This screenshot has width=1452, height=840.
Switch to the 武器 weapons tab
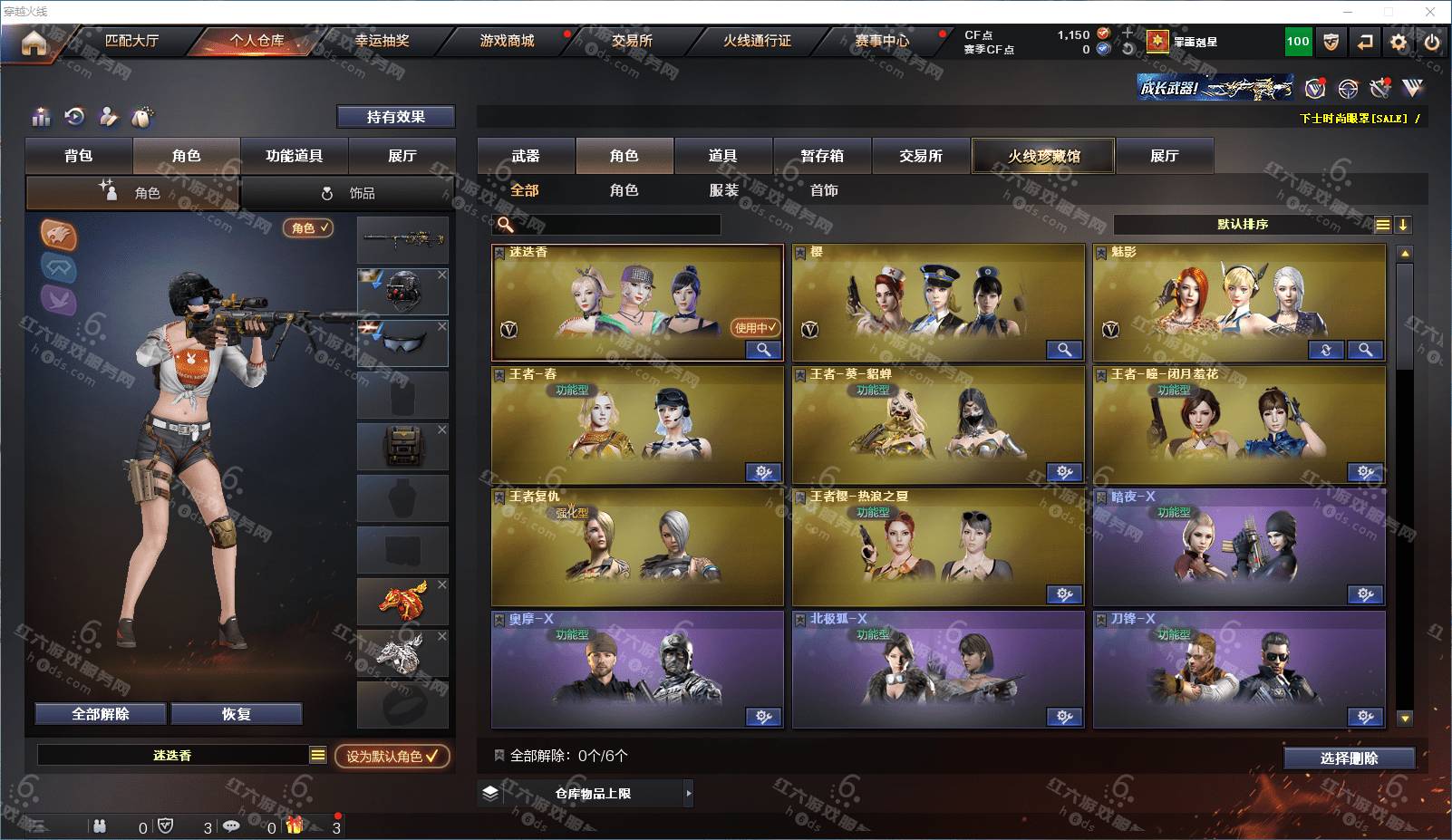[526, 156]
